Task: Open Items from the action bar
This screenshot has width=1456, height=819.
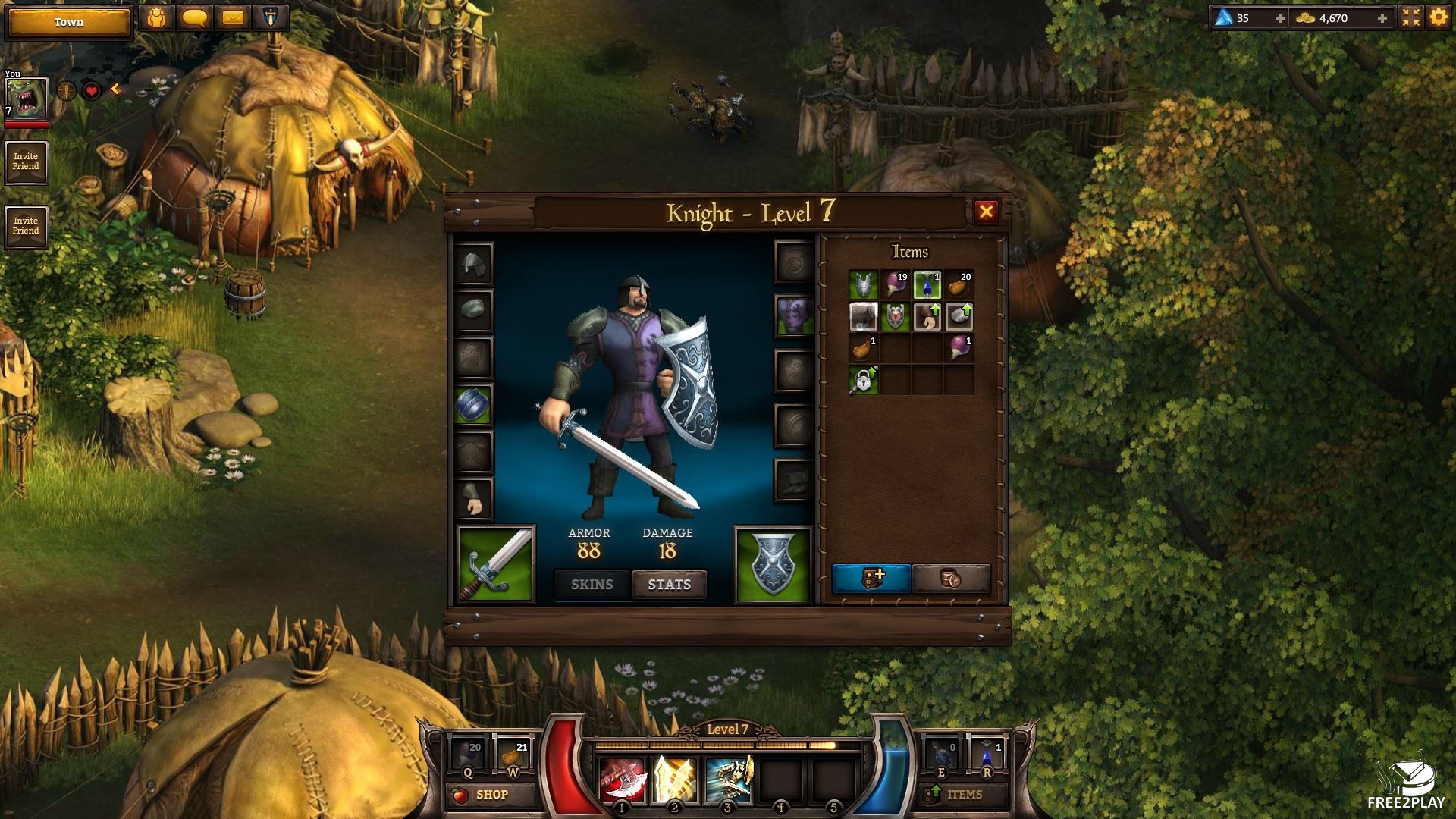Action: pos(964,795)
